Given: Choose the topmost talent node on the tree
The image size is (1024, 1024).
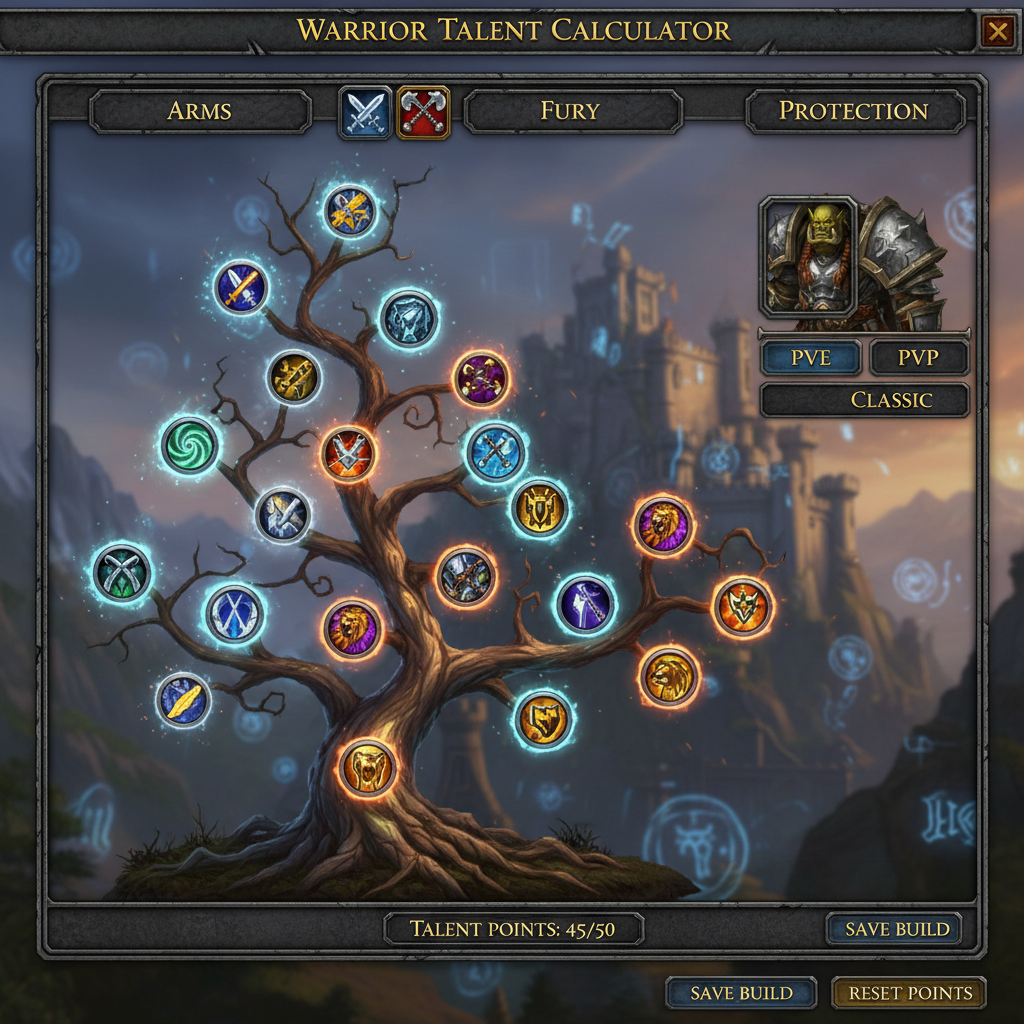Looking at the screenshot, I should (350, 210).
